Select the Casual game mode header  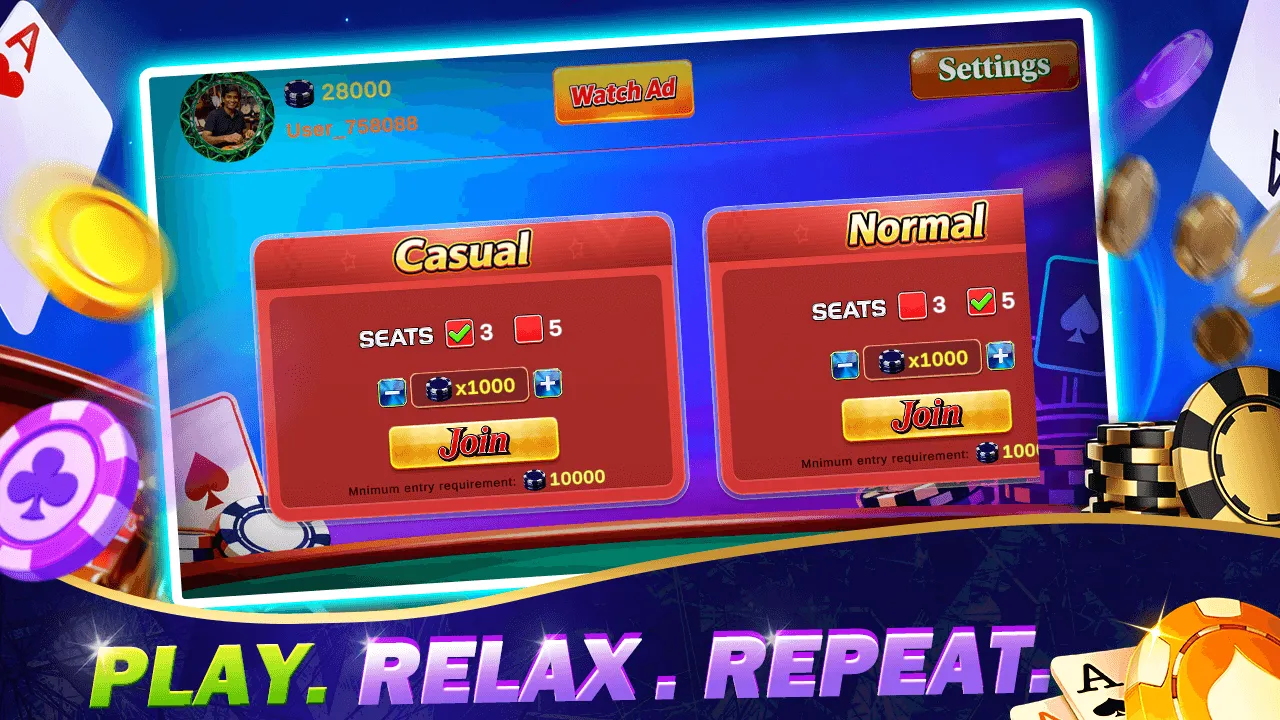tap(463, 251)
